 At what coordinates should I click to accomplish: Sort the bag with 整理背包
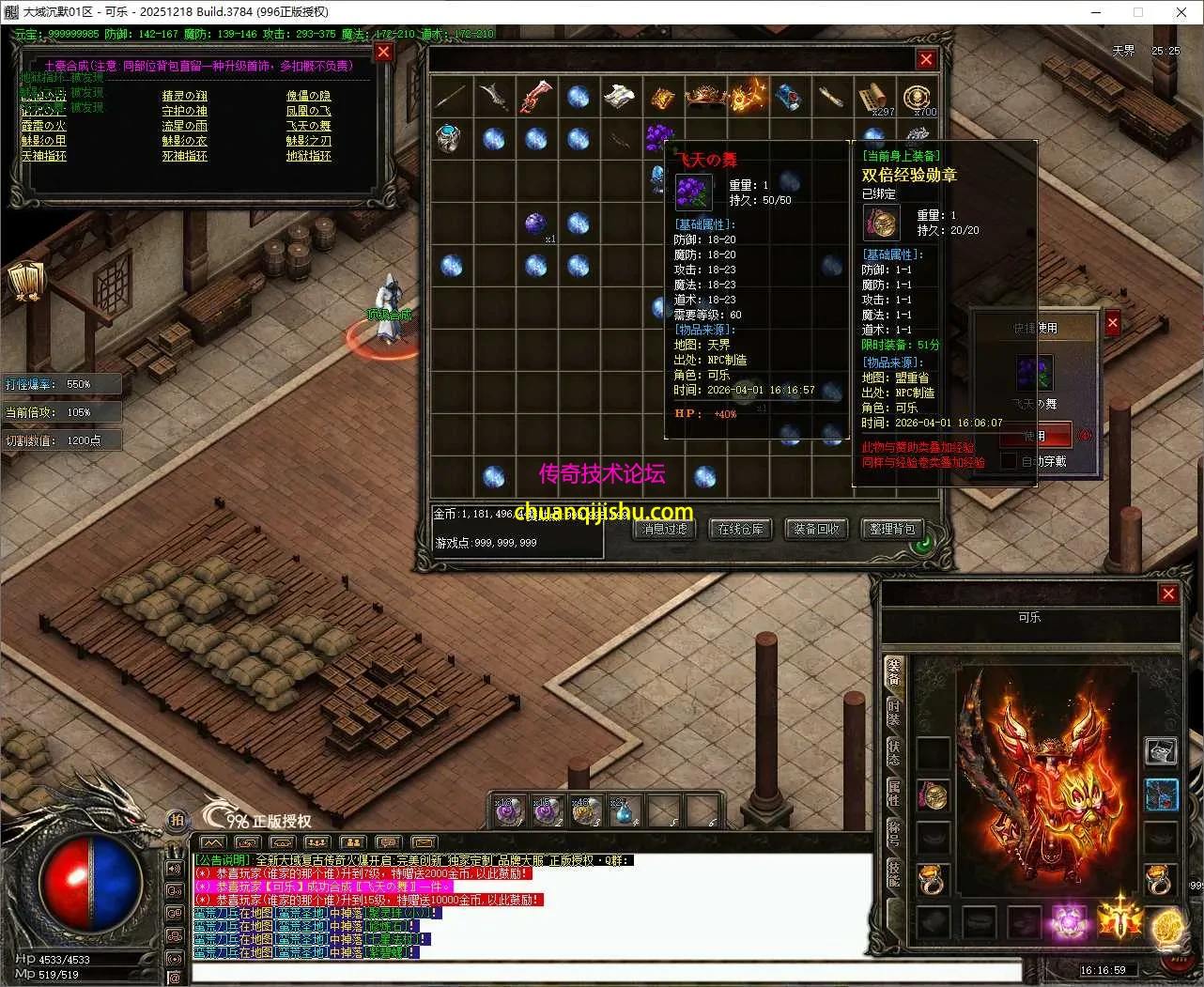[891, 530]
